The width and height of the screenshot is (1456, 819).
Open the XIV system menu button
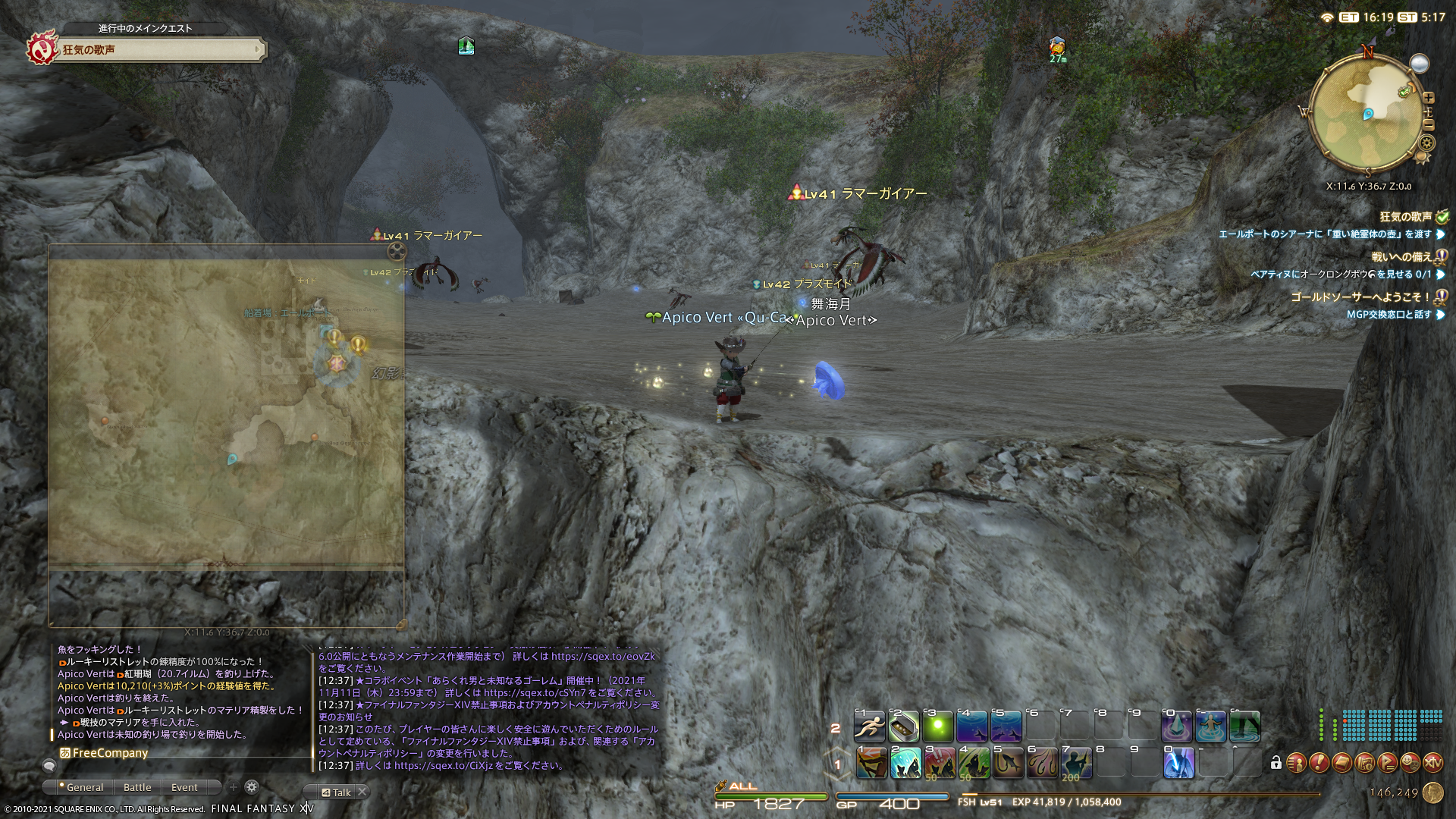1432,763
